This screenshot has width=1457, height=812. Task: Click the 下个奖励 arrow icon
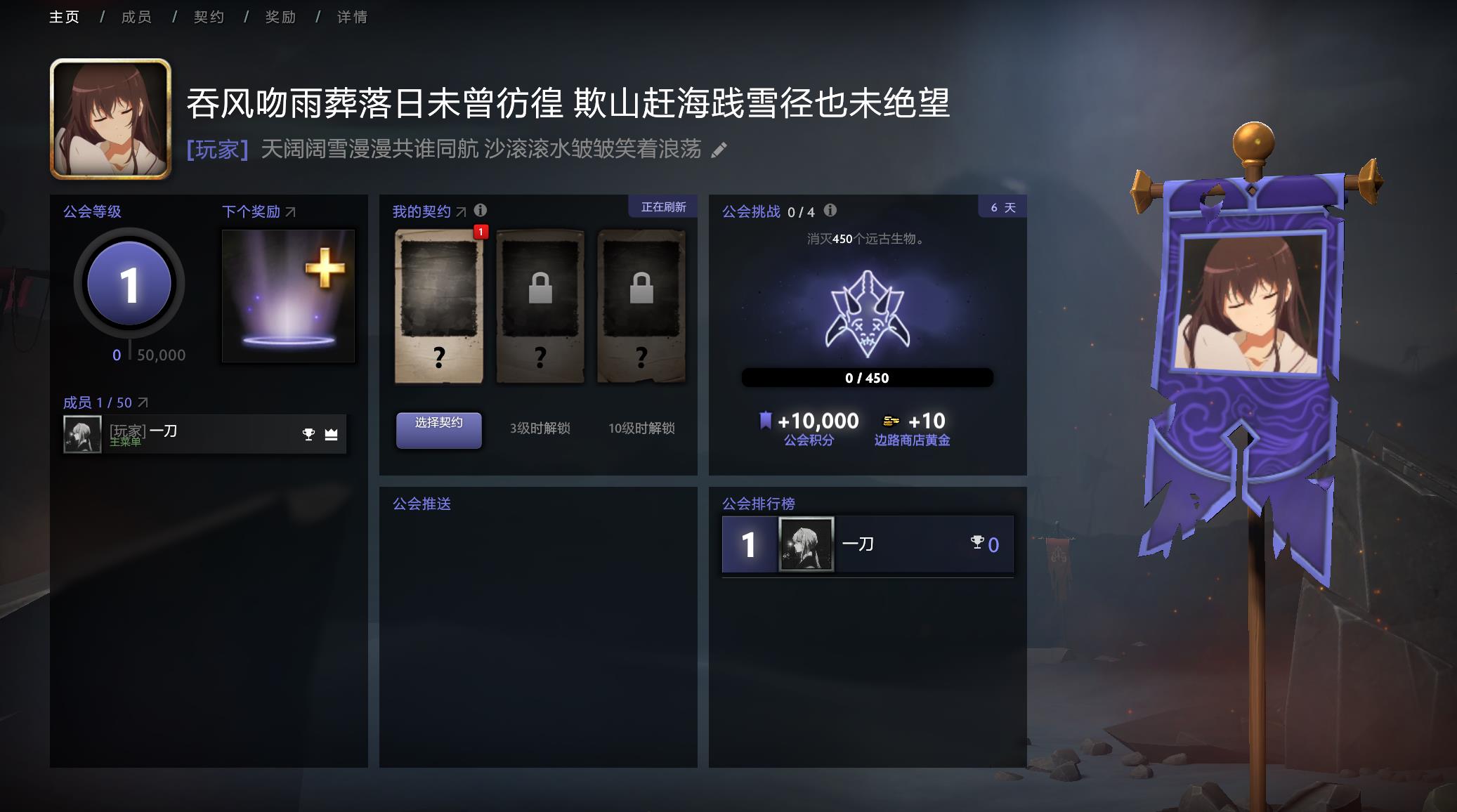pos(293,211)
